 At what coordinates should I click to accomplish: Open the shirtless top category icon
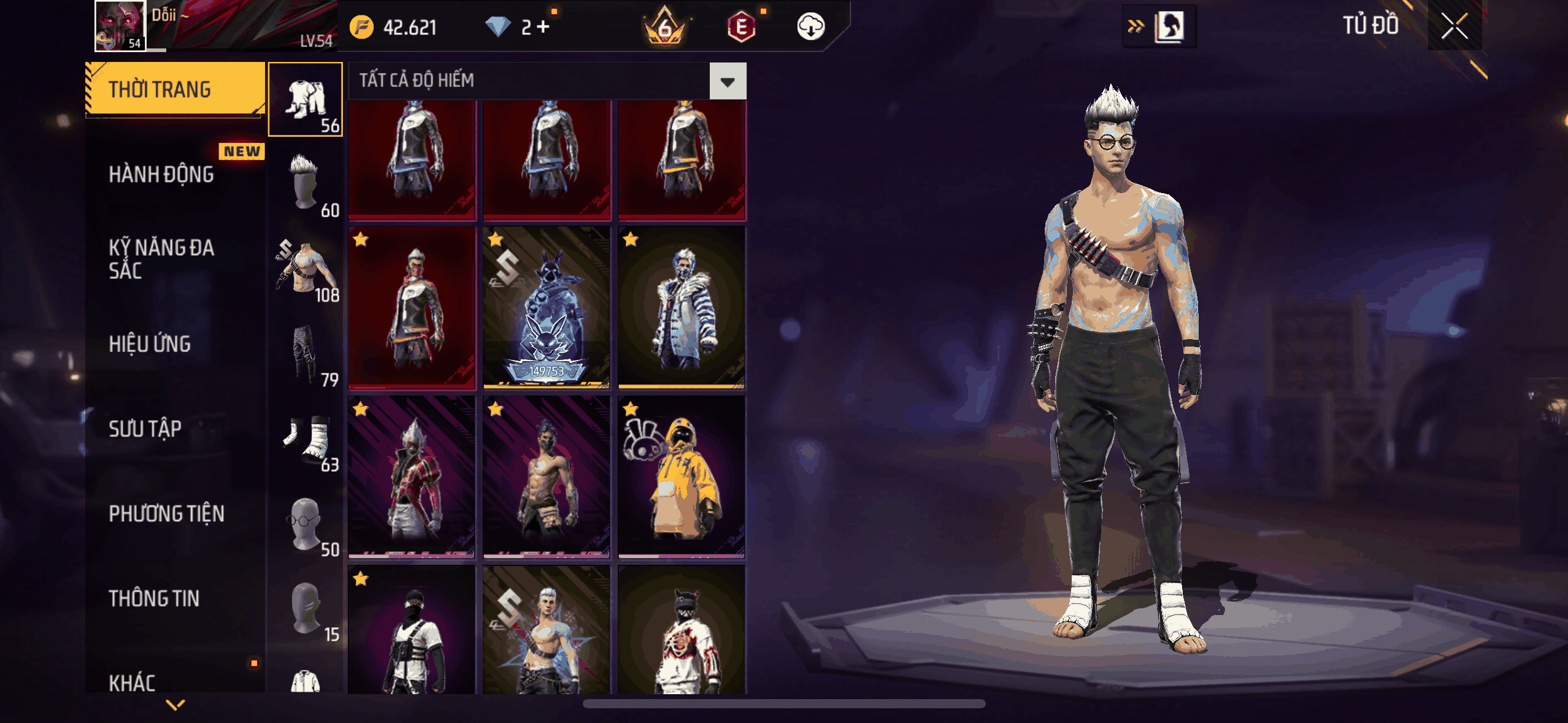[306, 269]
